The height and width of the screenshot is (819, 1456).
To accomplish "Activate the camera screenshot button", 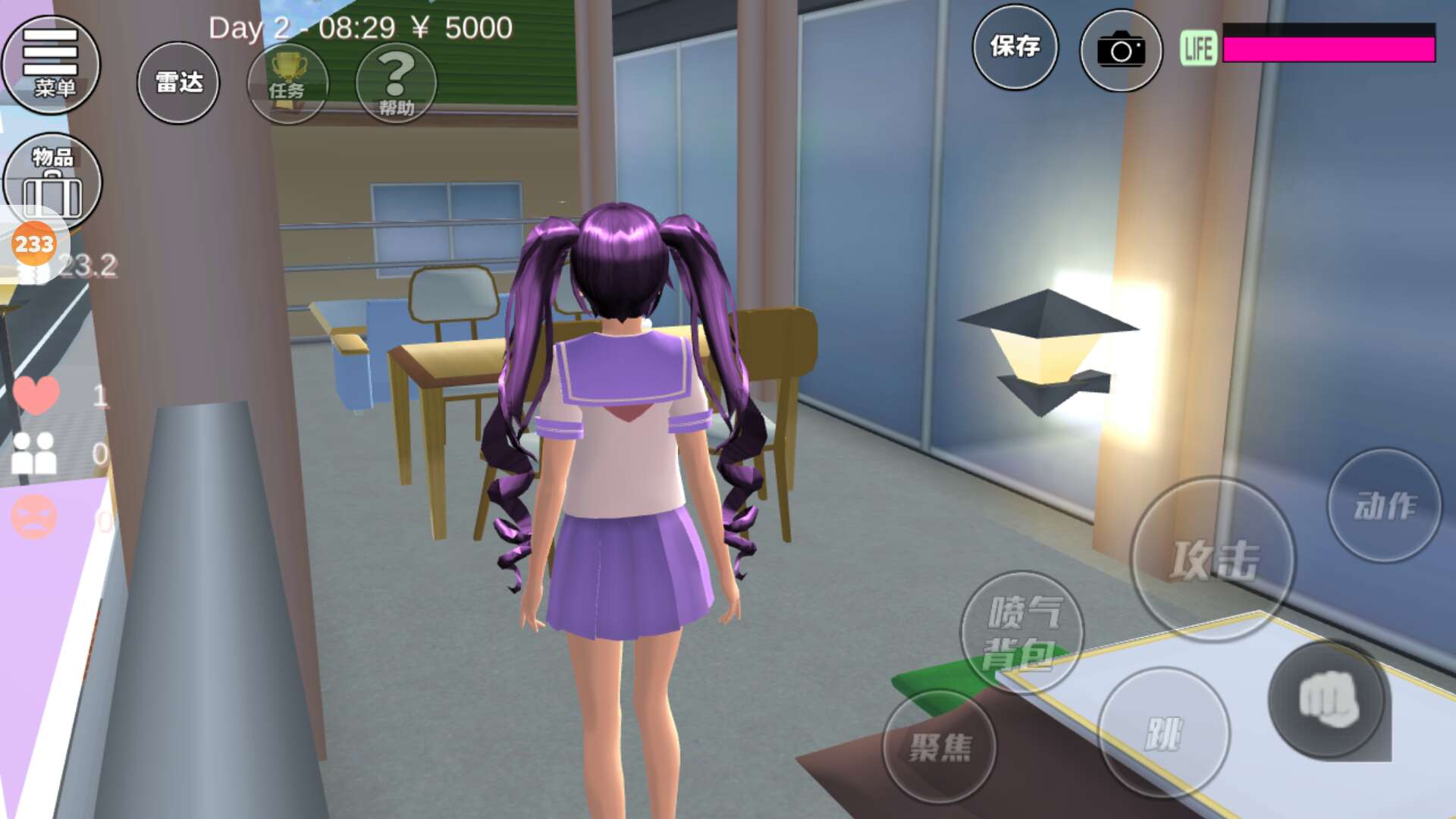I will pos(1121,51).
